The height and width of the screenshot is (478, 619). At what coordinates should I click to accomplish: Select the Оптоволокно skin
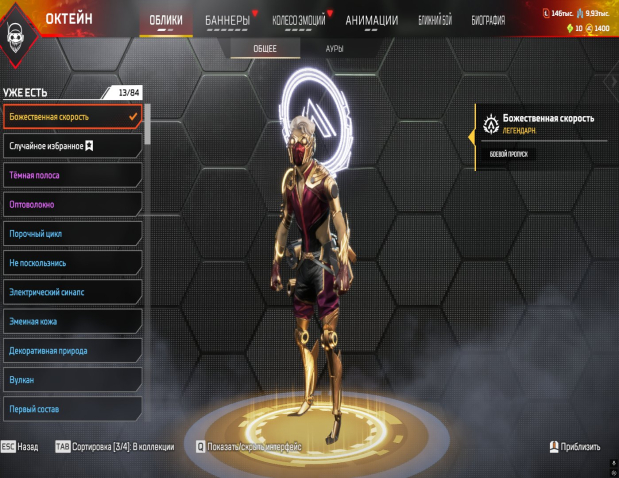pyautogui.click(x=72, y=204)
